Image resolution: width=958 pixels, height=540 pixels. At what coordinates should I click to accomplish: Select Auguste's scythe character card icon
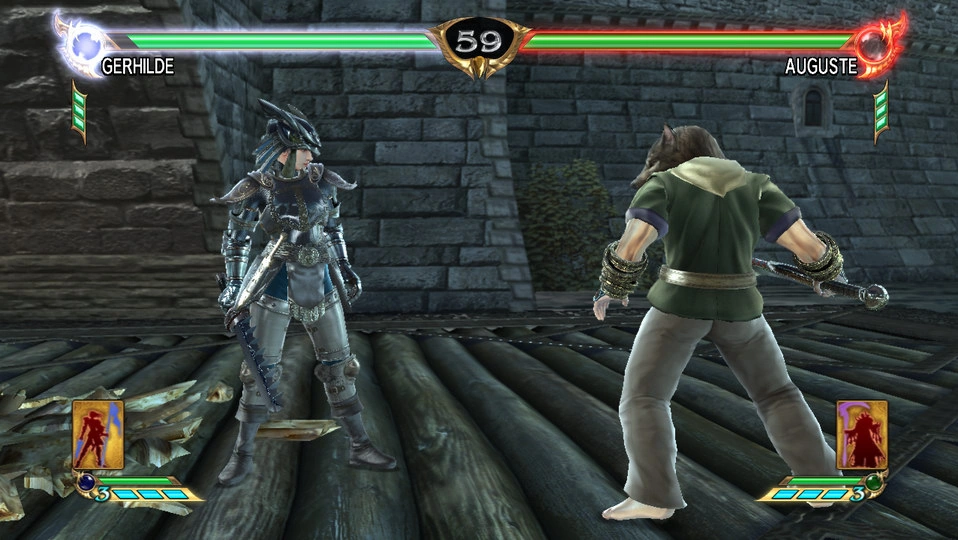(861, 434)
